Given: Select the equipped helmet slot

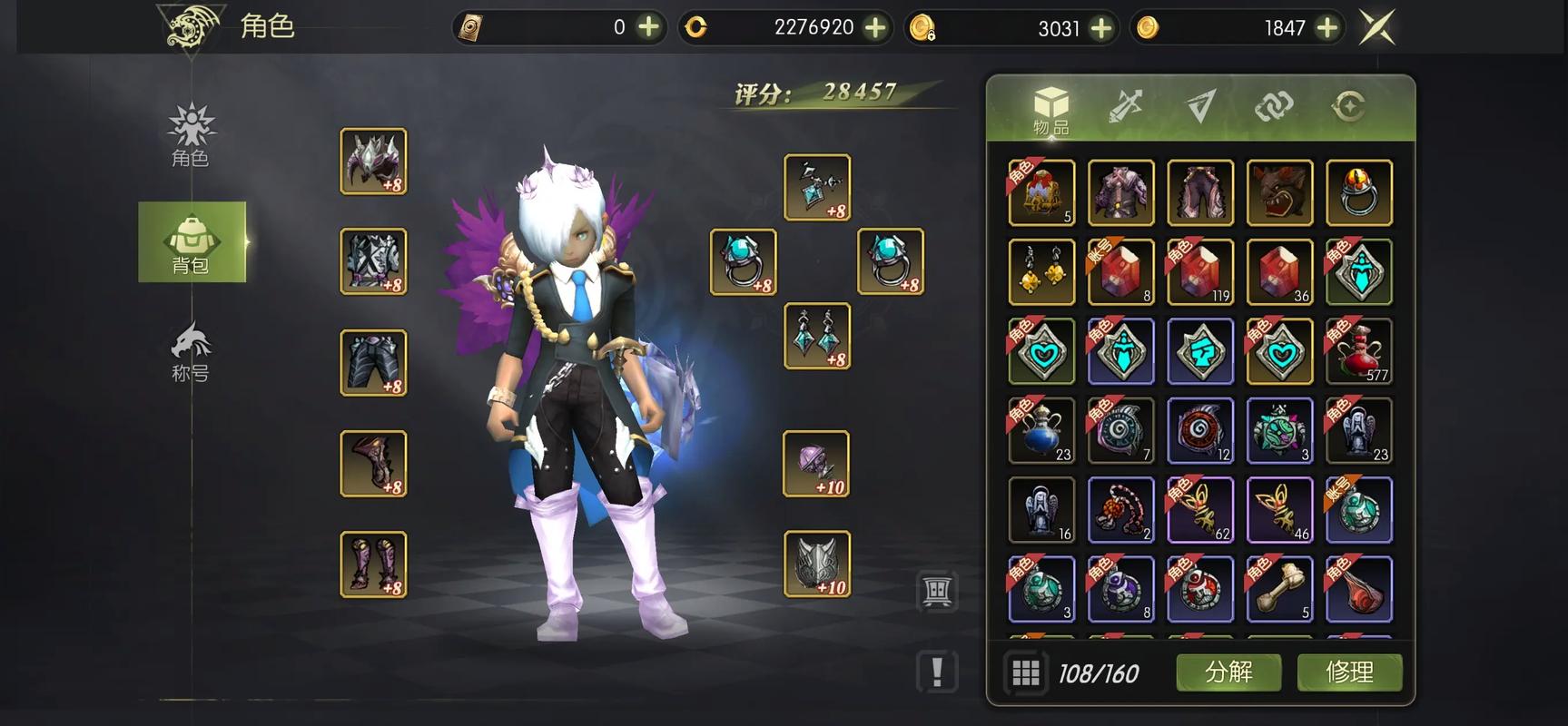Looking at the screenshot, I should [373, 162].
